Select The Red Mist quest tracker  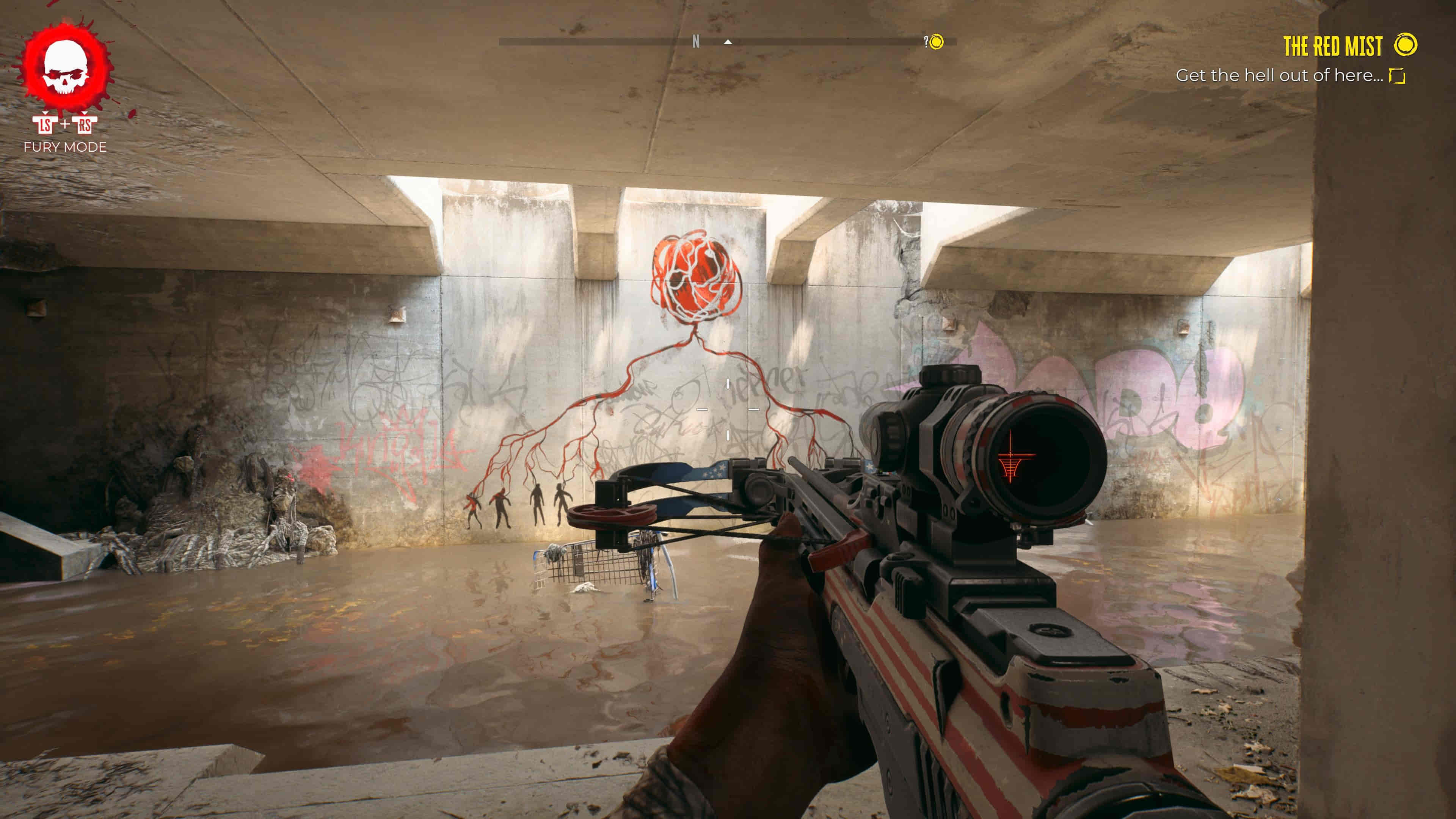click(x=1332, y=46)
